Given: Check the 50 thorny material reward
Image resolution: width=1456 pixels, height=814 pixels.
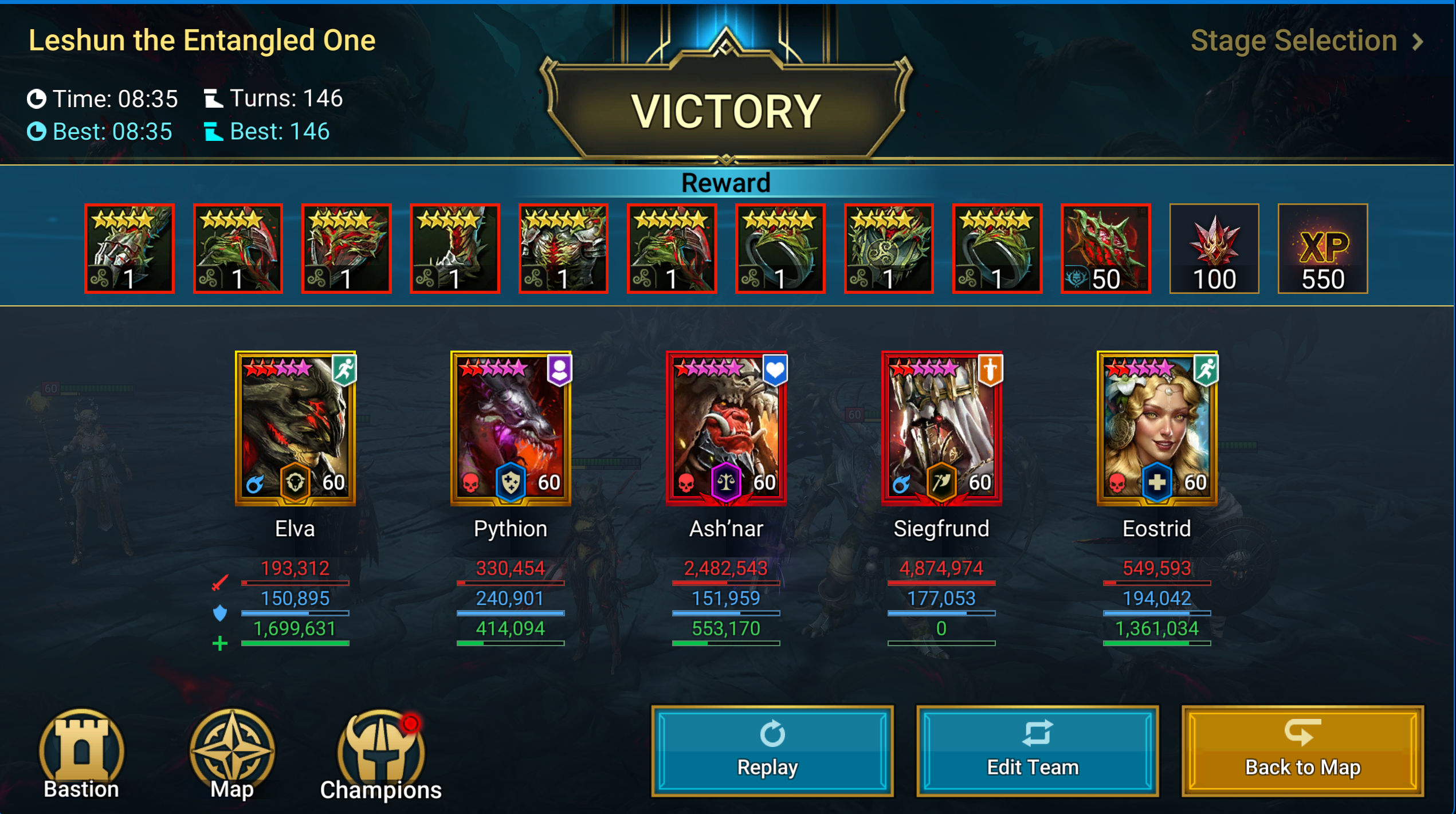Looking at the screenshot, I should tap(1105, 249).
